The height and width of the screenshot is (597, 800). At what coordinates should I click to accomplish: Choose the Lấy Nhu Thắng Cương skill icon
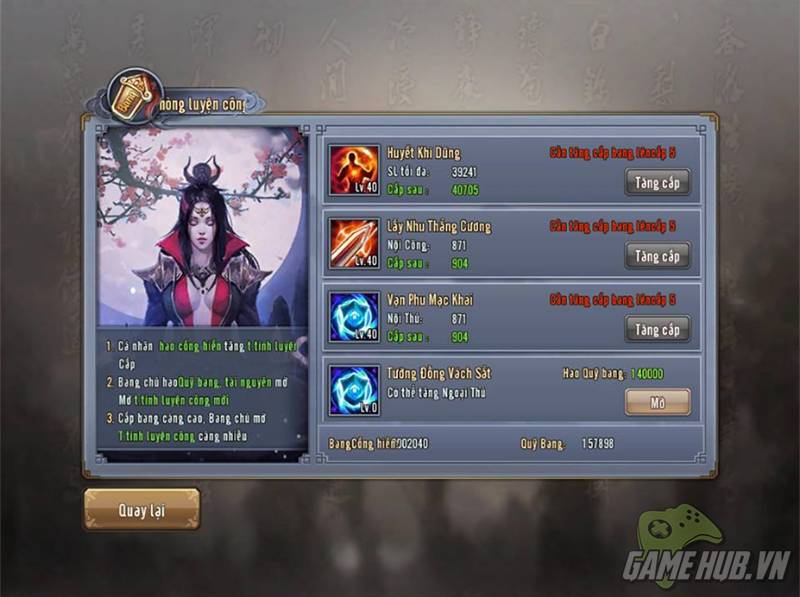pos(354,244)
